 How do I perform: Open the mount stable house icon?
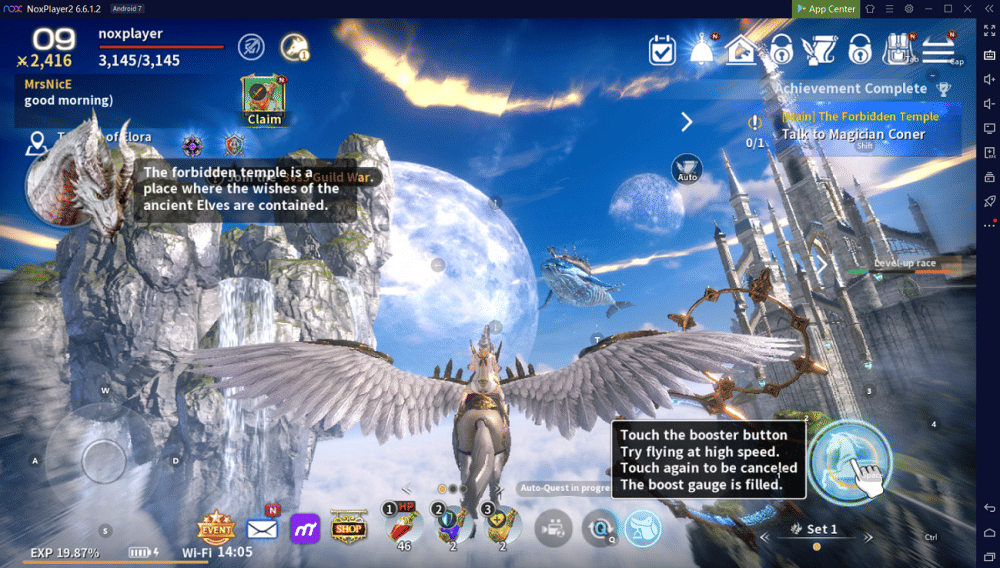[x=742, y=49]
